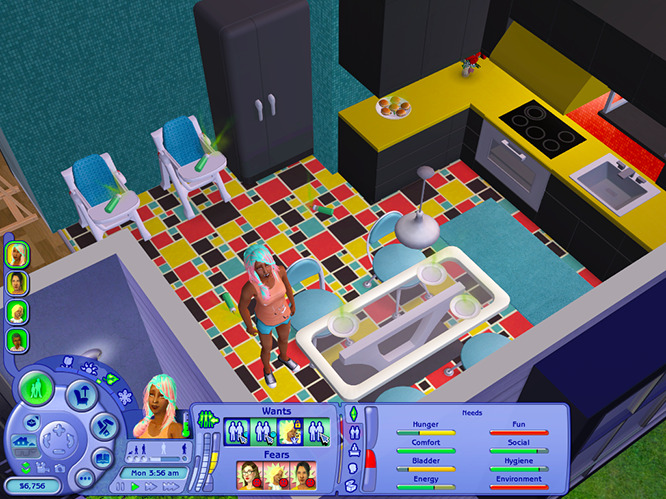
Task: Set game speed to triple fast-forward
Action: (x=180, y=486)
